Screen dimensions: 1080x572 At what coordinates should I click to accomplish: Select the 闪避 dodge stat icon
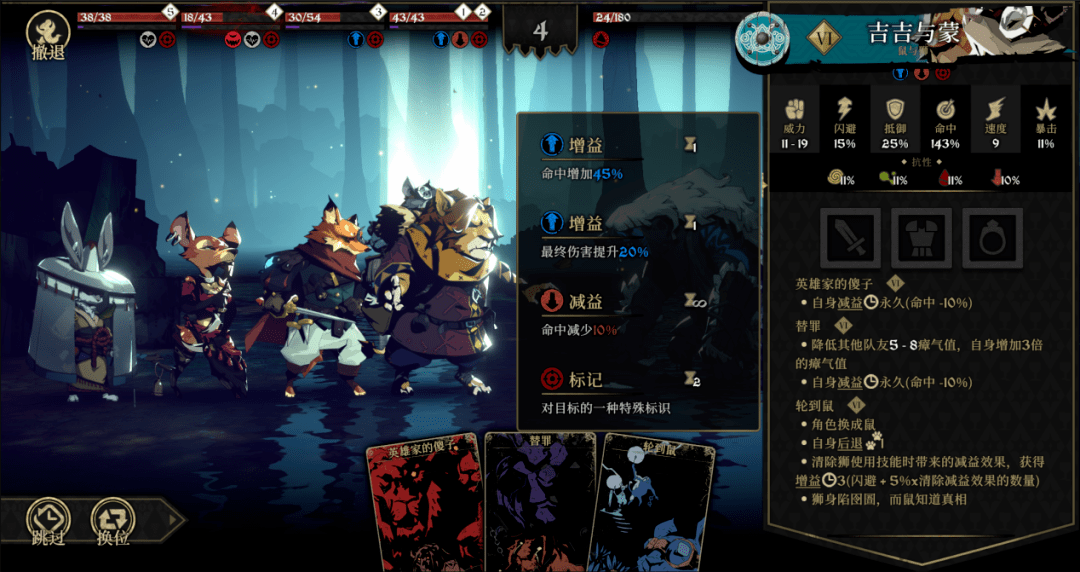click(845, 110)
